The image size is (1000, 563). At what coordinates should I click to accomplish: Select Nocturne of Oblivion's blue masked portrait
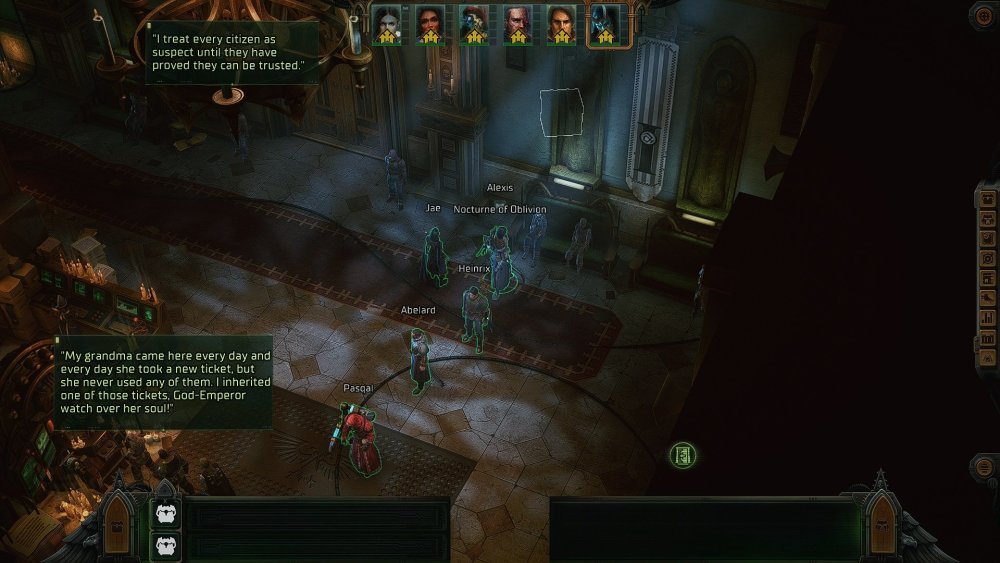pos(604,24)
